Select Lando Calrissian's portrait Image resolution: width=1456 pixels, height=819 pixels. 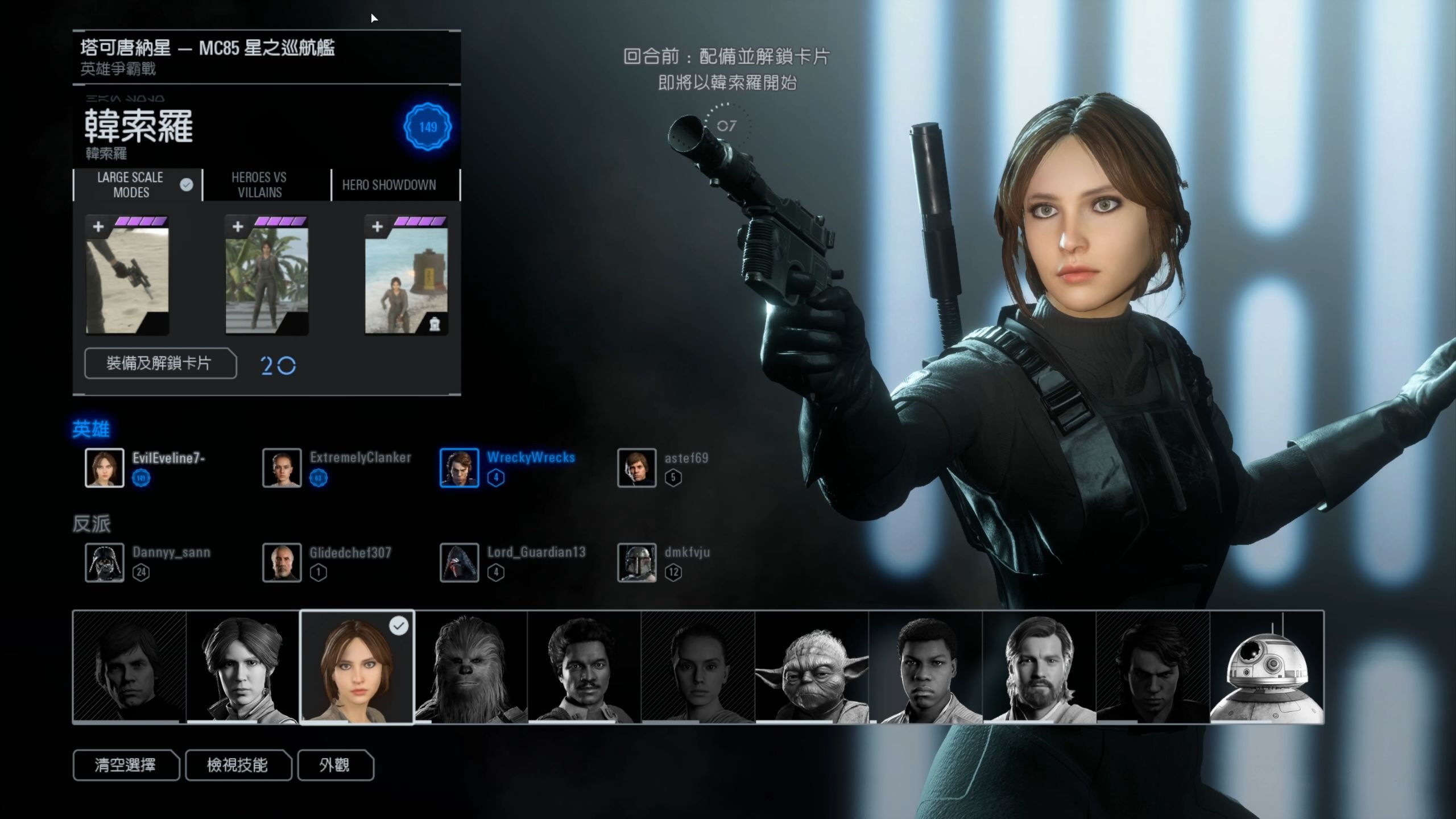(x=584, y=667)
